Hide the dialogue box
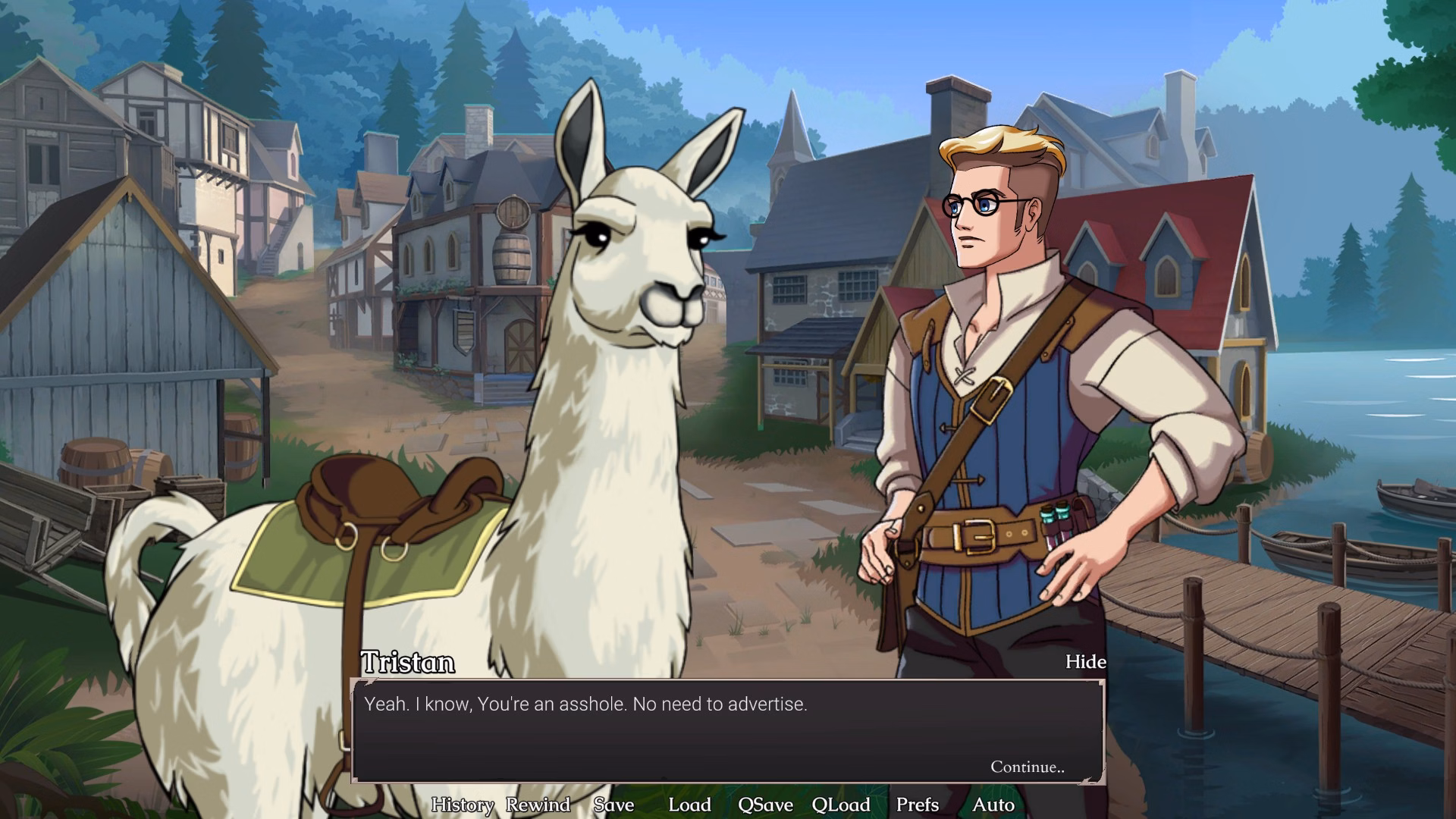The width and height of the screenshot is (1456, 819). [x=1085, y=662]
